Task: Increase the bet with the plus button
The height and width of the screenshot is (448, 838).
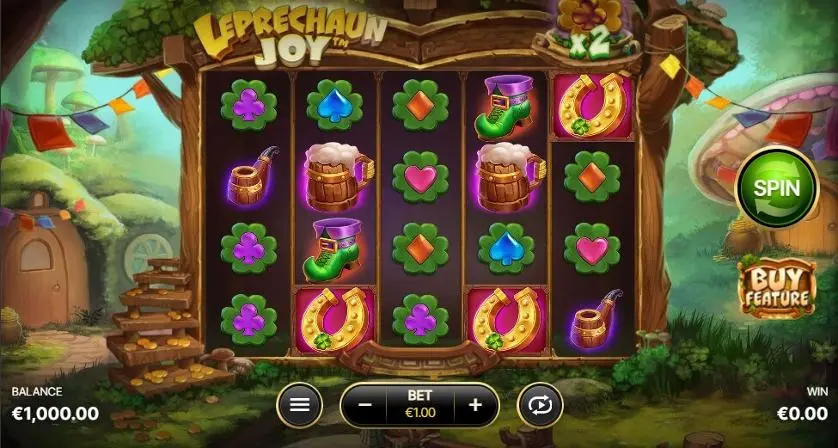Action: (x=475, y=405)
